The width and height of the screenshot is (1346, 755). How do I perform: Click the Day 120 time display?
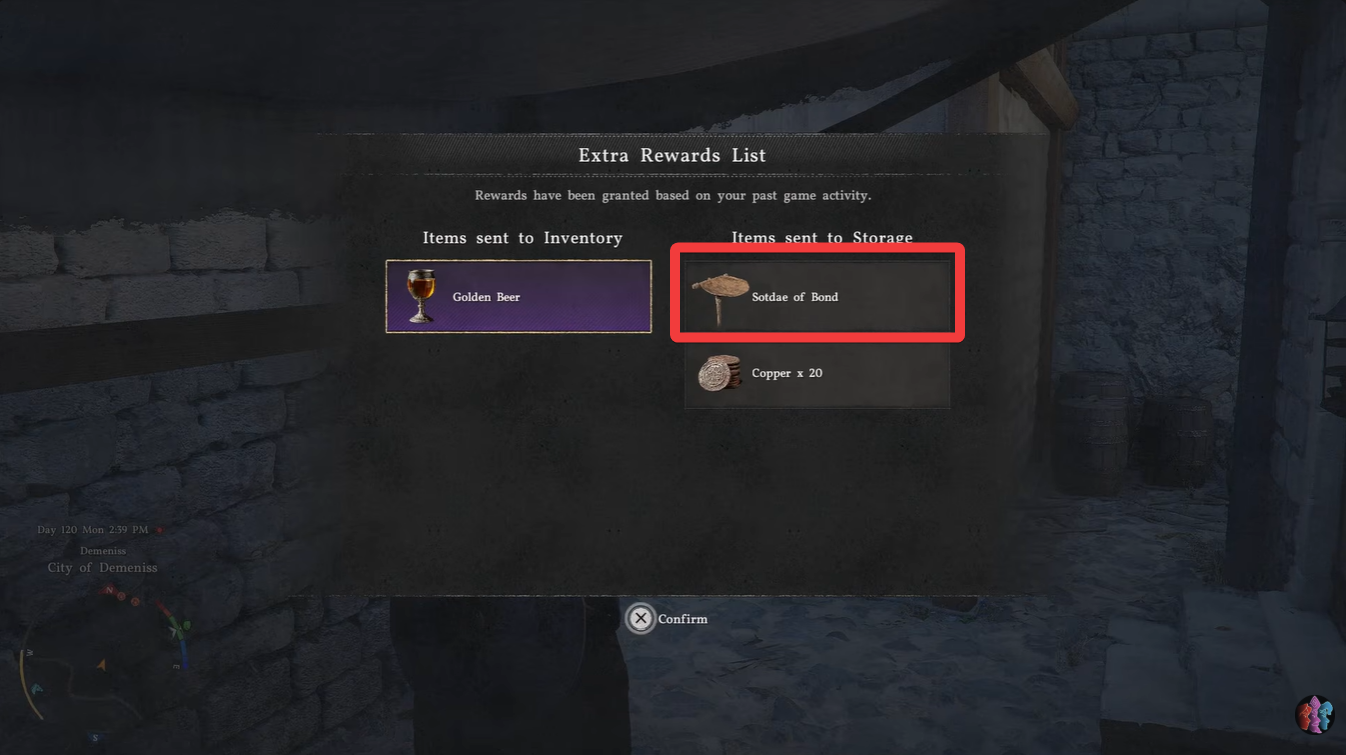click(x=92, y=529)
